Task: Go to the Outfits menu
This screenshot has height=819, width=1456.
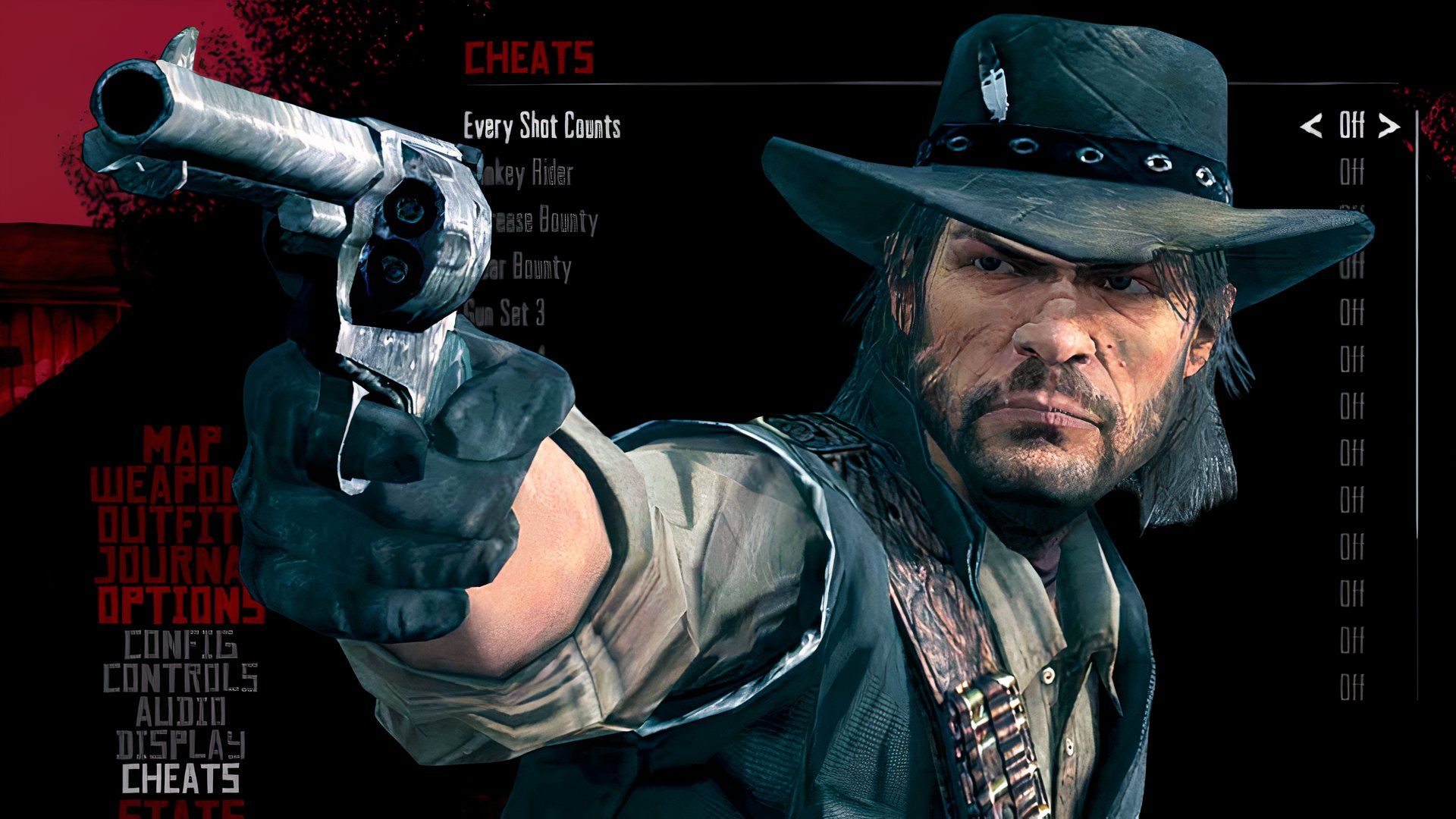Action: click(x=168, y=524)
